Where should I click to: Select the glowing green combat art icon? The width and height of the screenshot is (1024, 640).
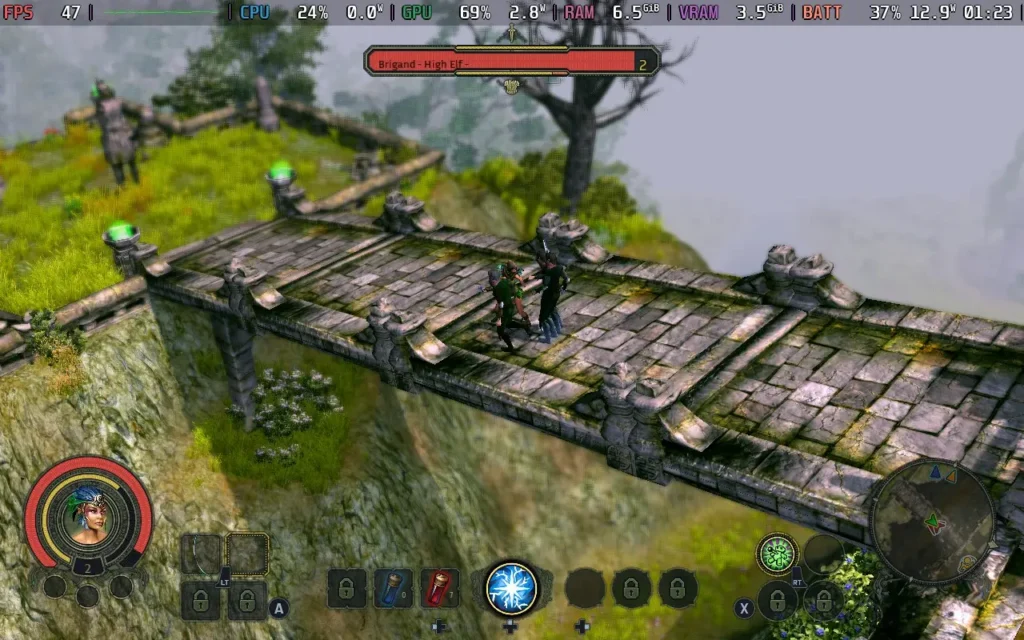(x=777, y=553)
